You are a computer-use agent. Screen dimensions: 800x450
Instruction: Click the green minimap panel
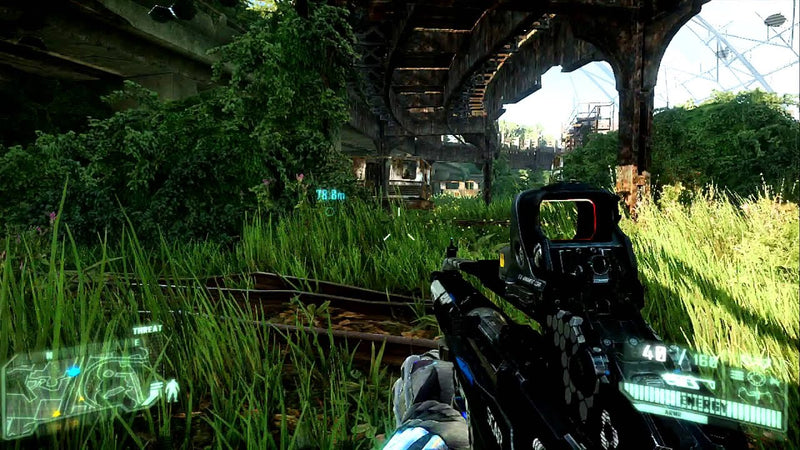[x=80, y=386]
